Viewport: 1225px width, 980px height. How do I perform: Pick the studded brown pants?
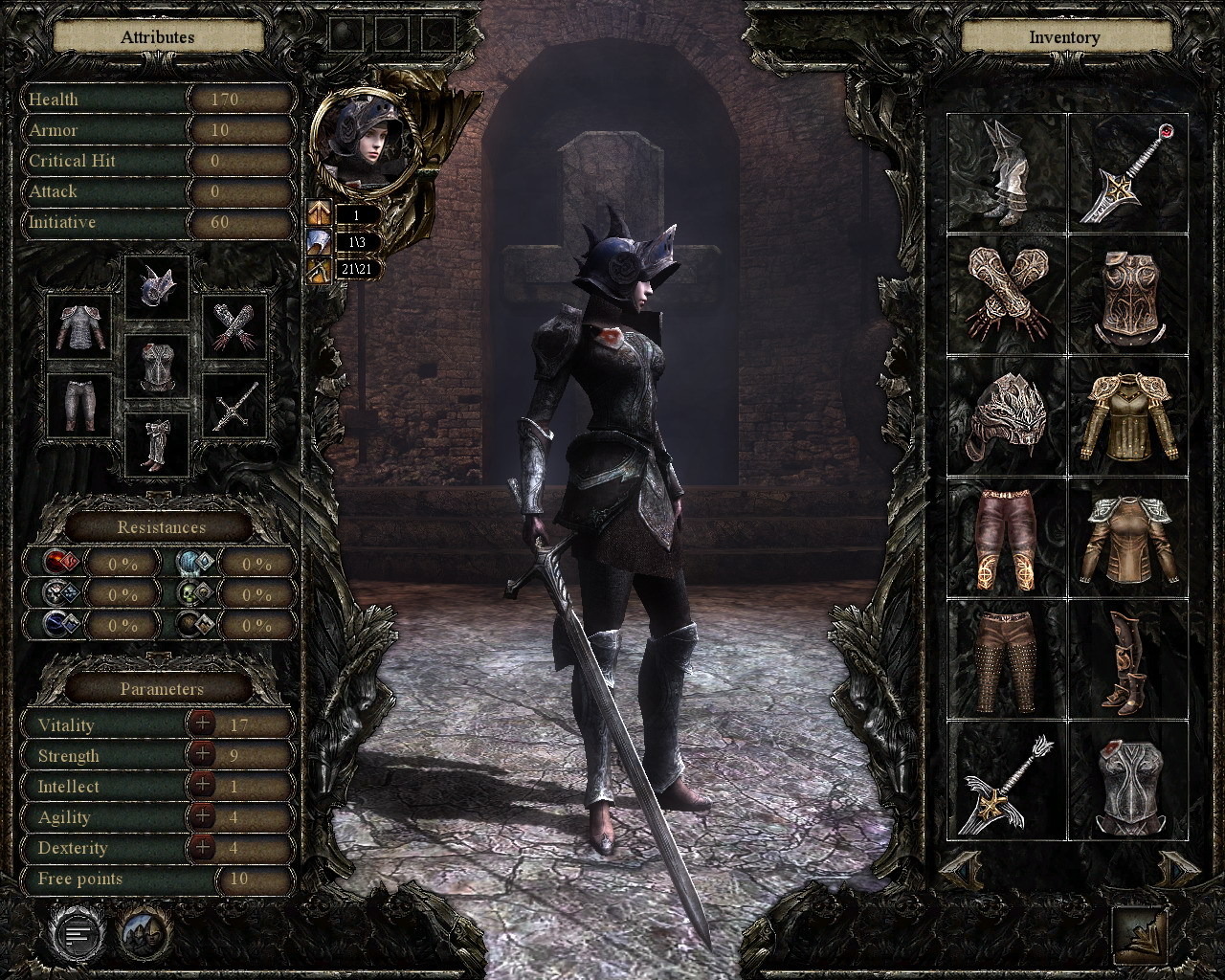click(x=1007, y=660)
